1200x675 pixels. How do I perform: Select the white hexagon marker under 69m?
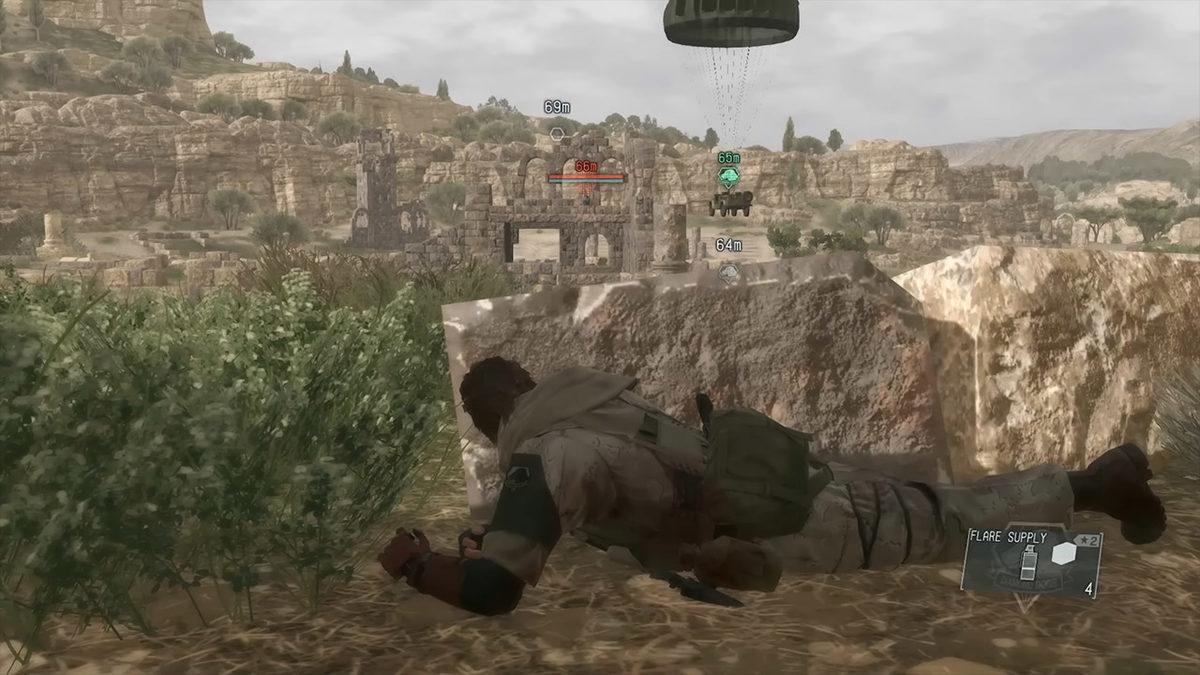(557, 132)
